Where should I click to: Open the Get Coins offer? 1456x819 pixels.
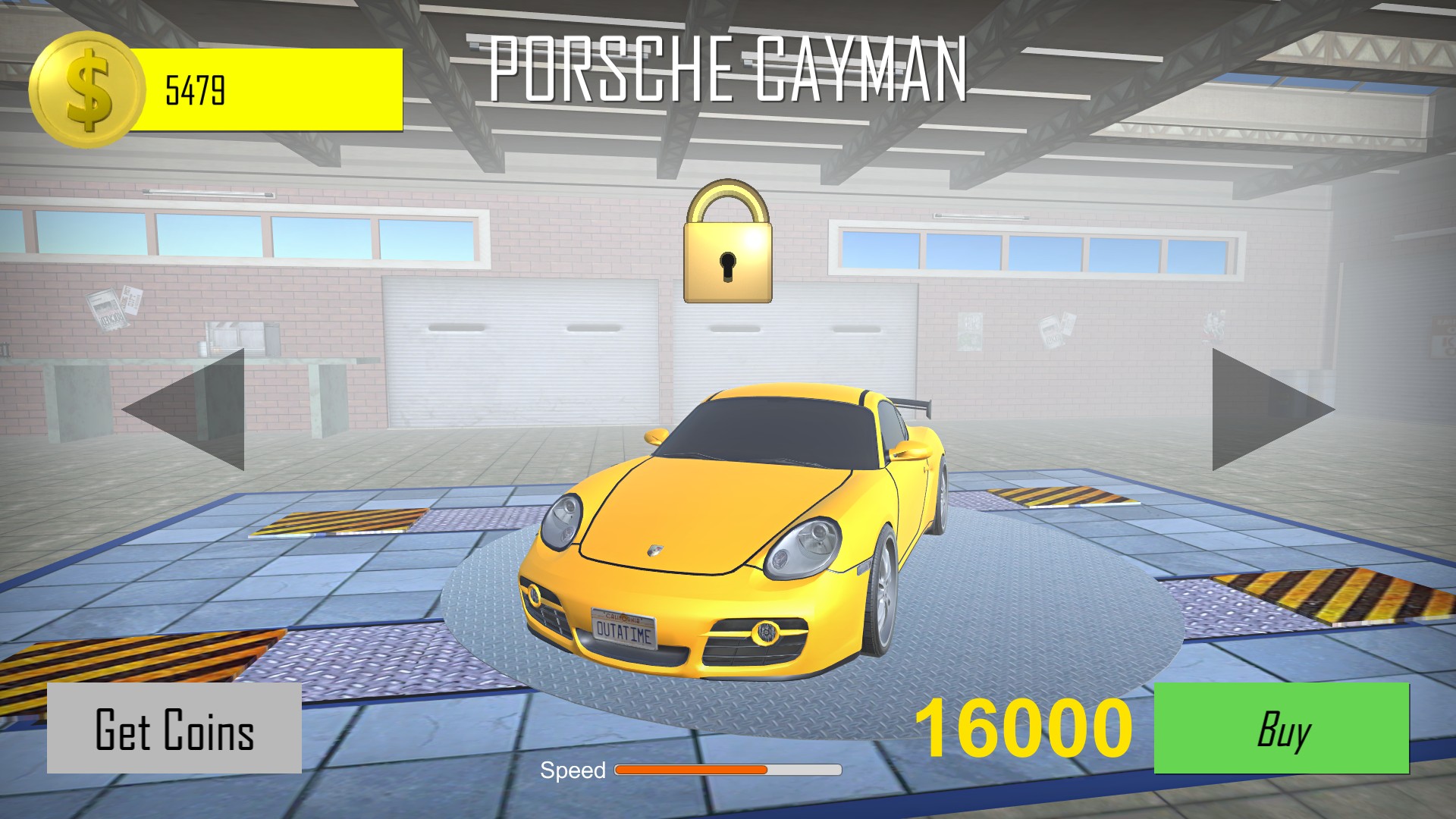(174, 729)
